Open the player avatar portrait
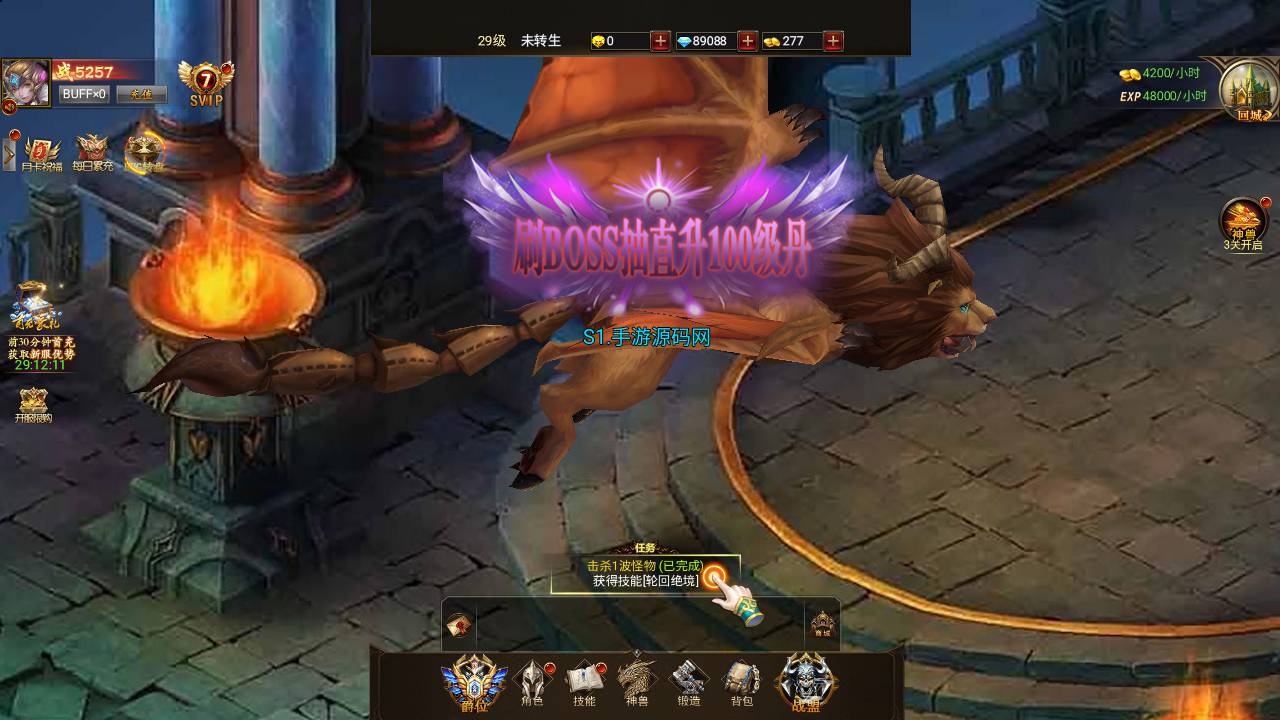Screen dimensions: 1280x720 pyautogui.click(x=25, y=83)
